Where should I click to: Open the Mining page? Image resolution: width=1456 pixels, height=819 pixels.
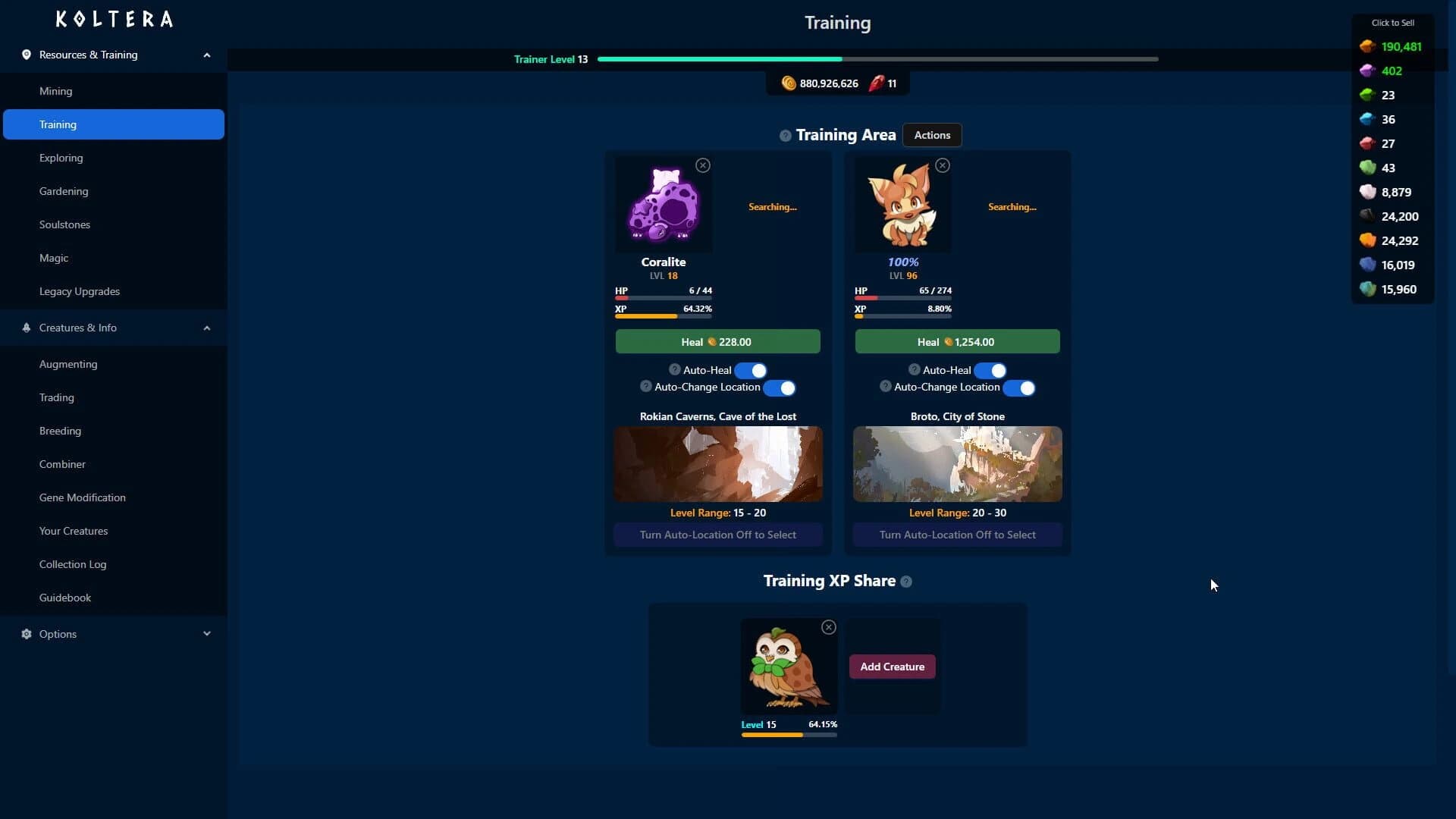click(55, 90)
